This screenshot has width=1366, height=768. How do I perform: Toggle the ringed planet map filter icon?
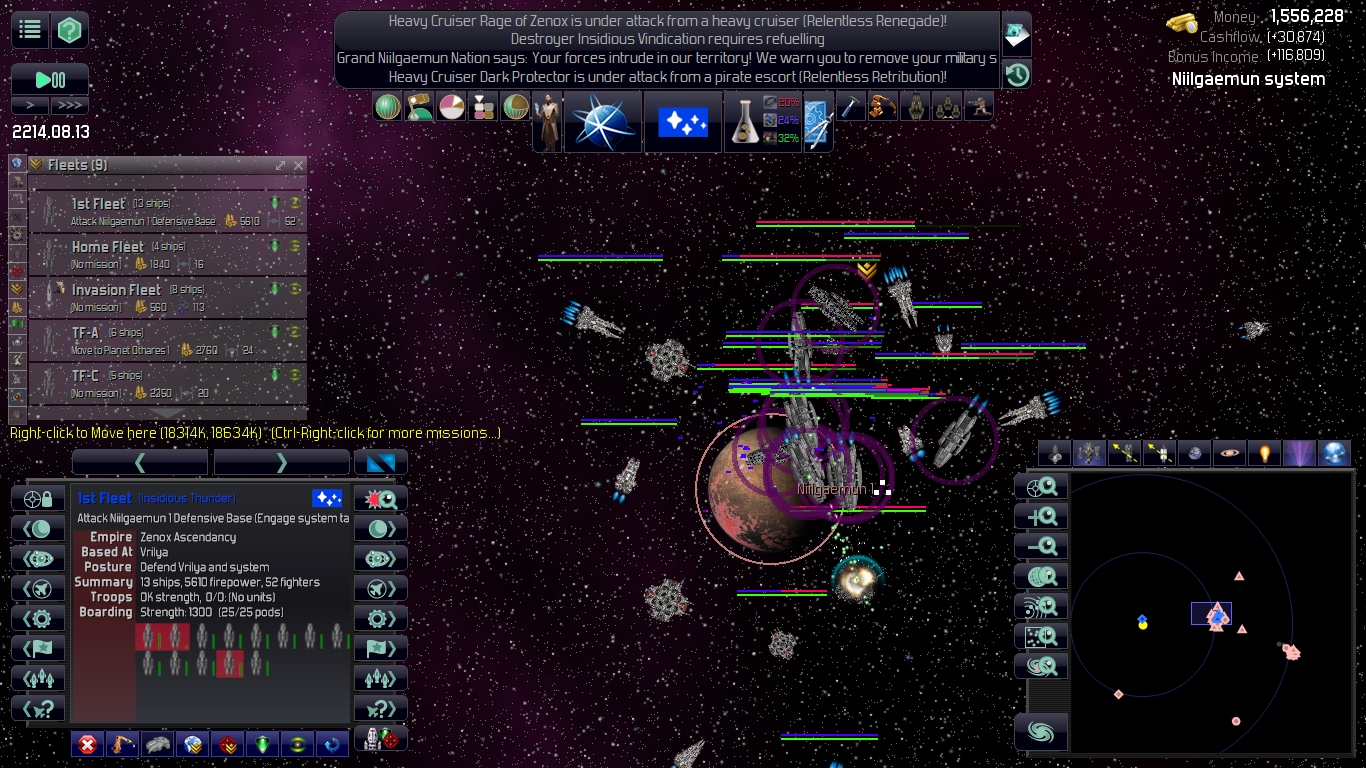1229,454
